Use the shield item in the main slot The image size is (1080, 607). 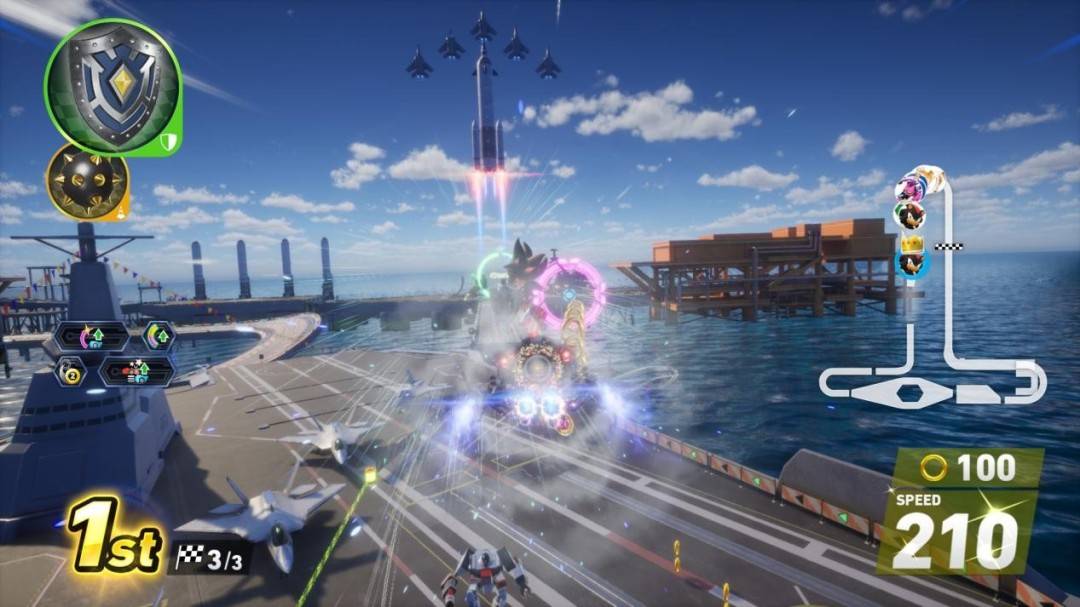(x=112, y=86)
